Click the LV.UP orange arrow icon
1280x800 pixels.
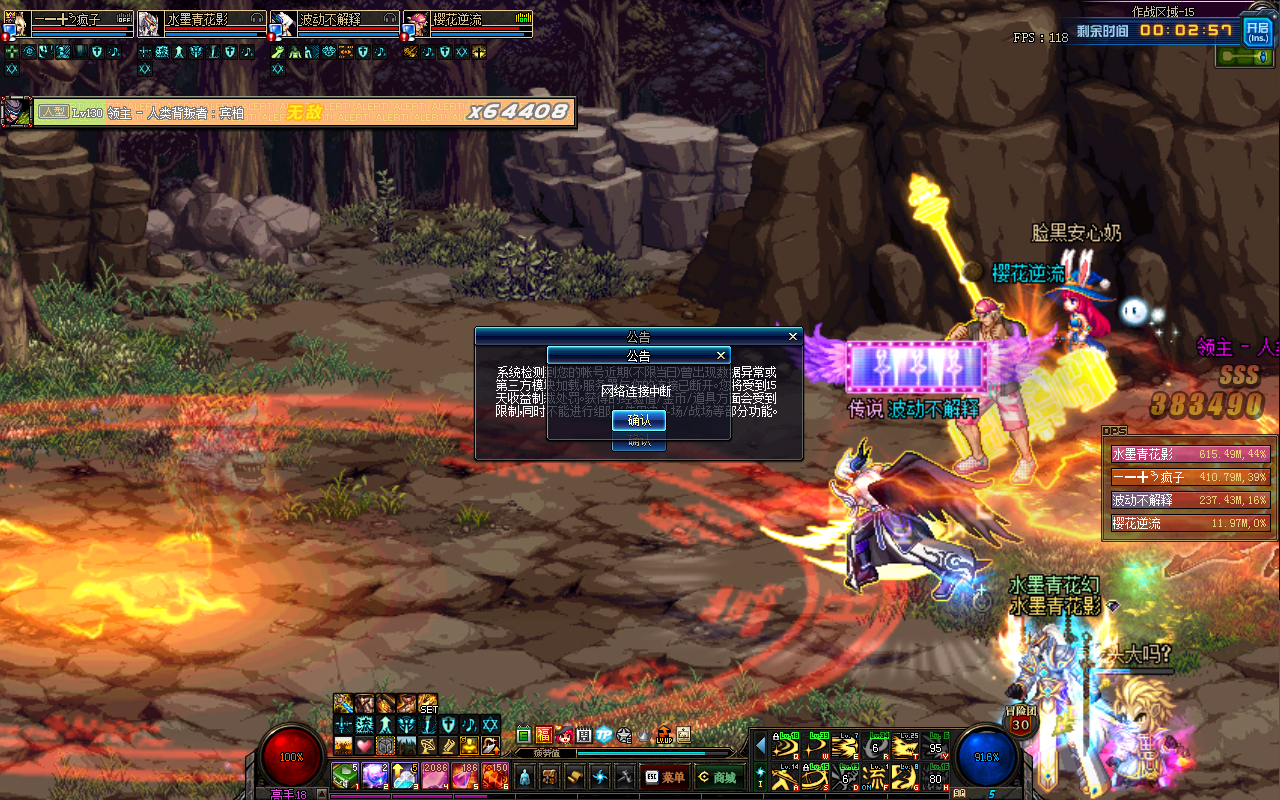pos(664,736)
